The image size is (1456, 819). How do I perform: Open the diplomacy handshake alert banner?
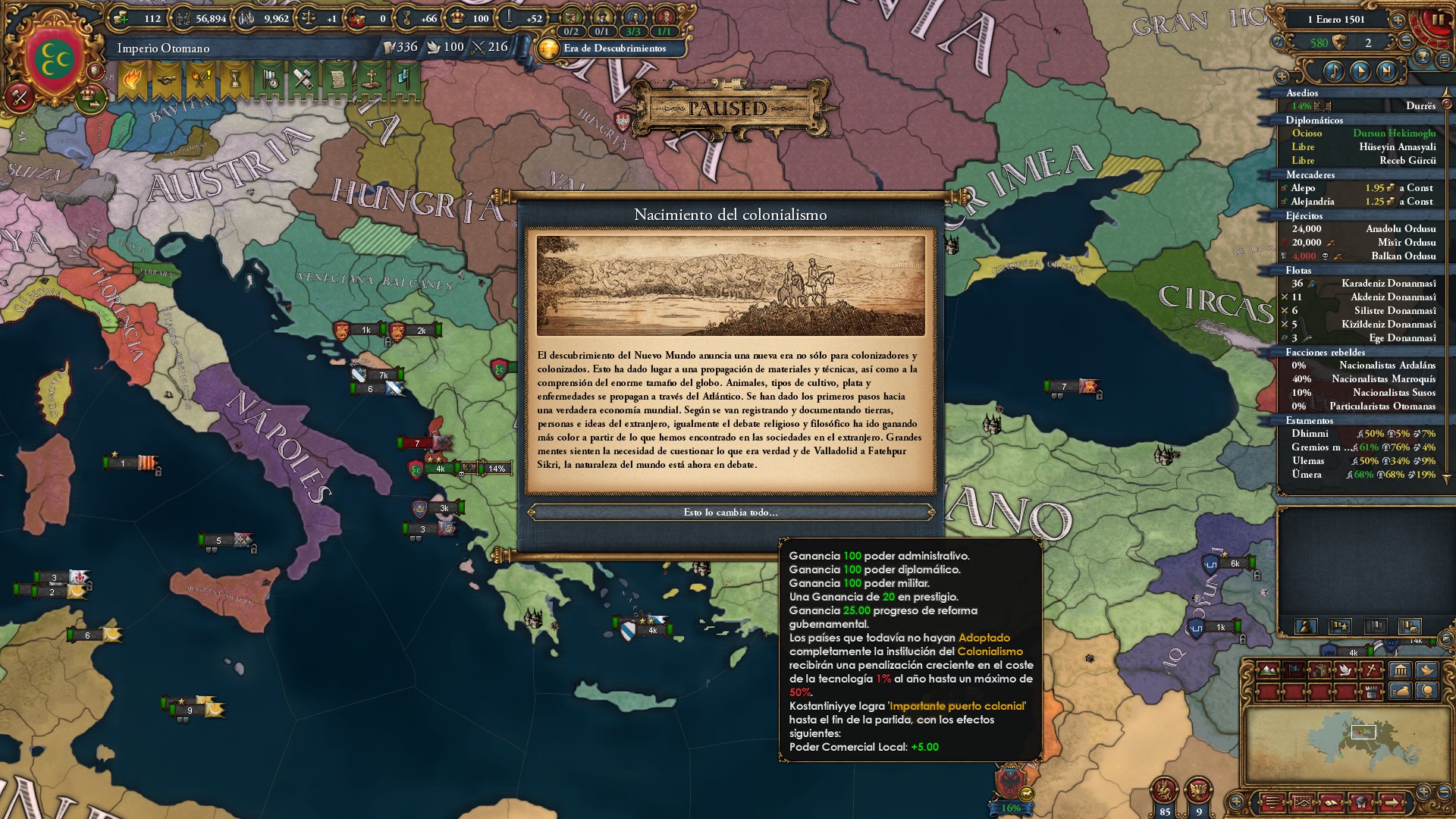pyautogui.click(x=165, y=80)
